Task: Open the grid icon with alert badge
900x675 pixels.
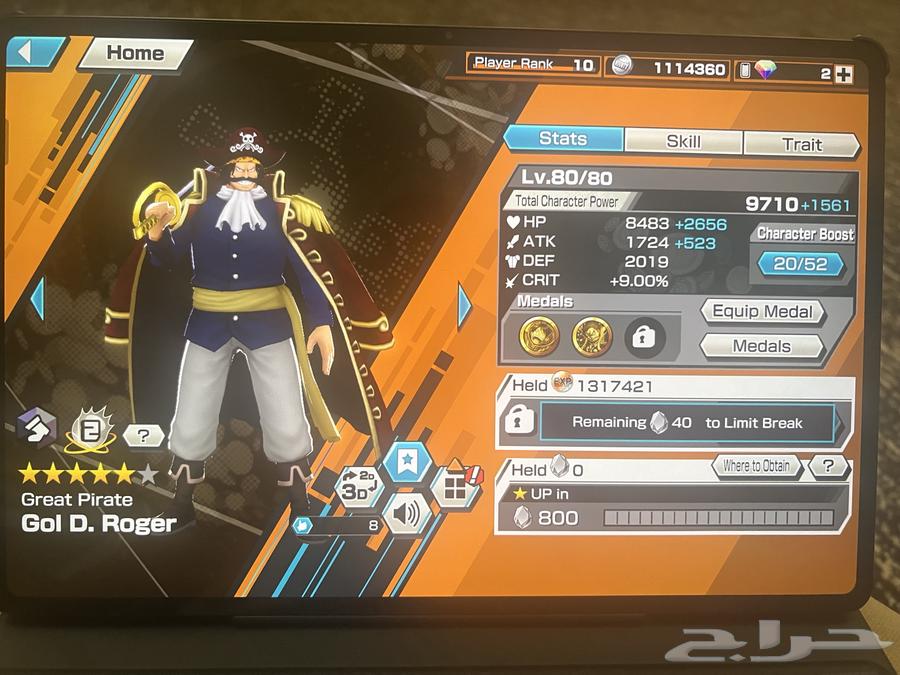Action: tap(454, 487)
